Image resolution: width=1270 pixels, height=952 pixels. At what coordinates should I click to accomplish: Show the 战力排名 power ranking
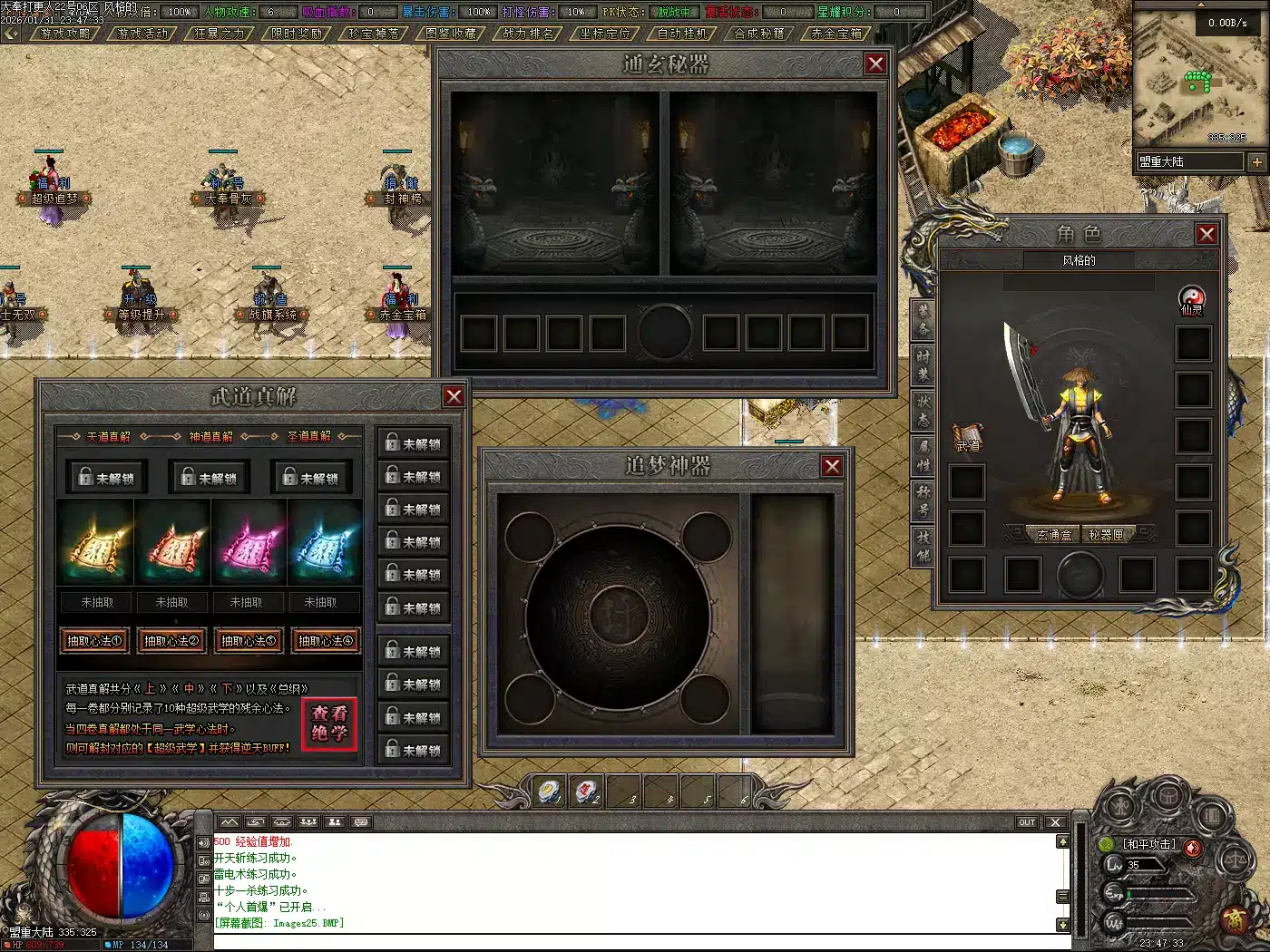pyautogui.click(x=527, y=34)
